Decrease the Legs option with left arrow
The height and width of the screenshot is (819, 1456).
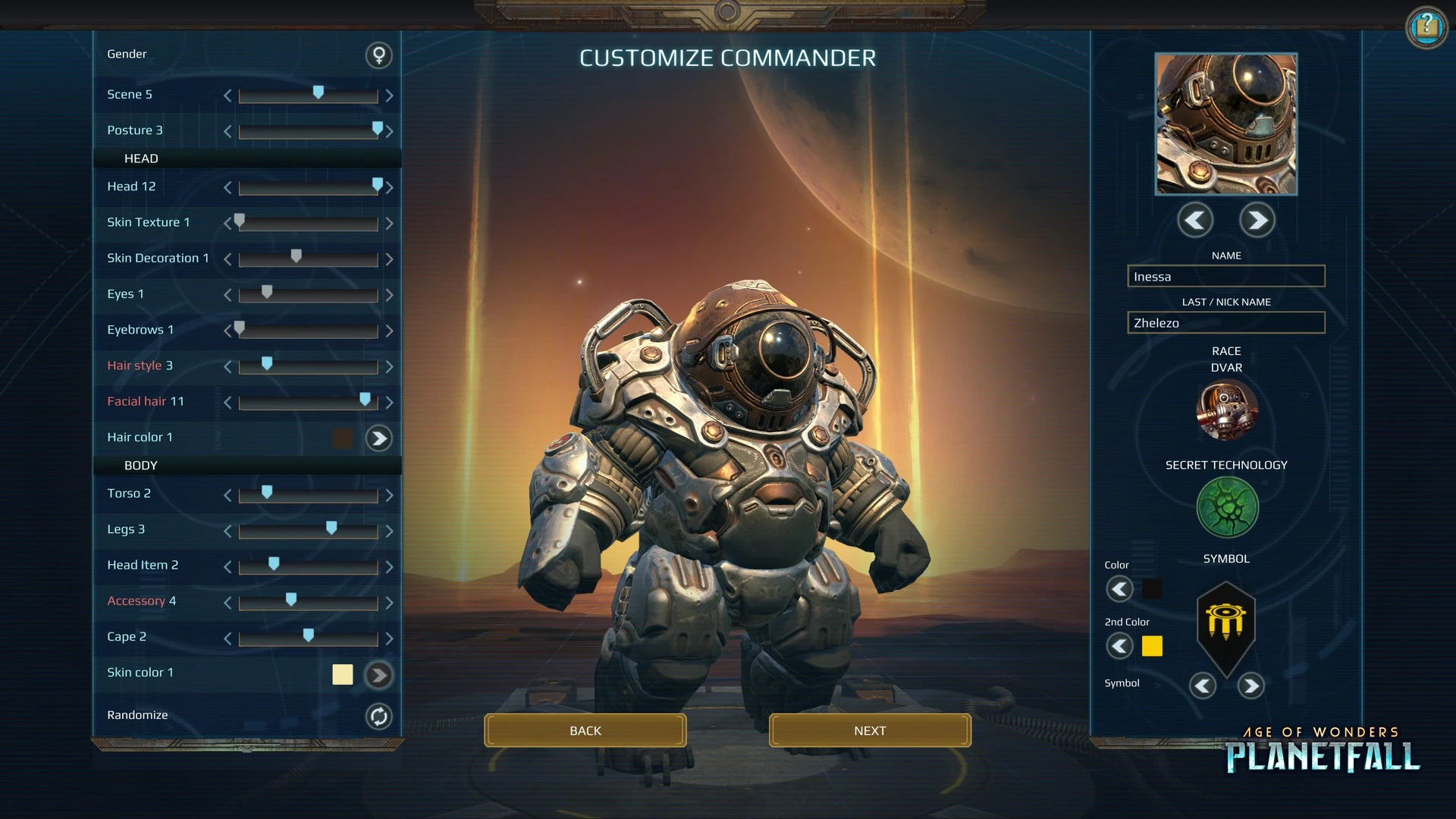click(227, 532)
